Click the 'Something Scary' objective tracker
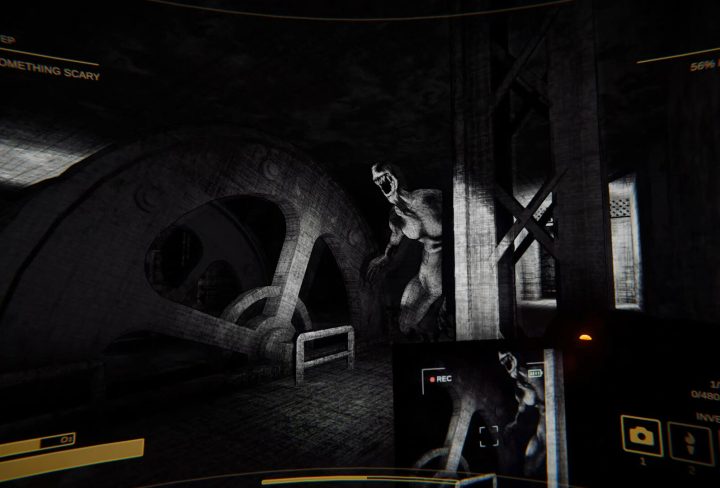 tap(50, 74)
